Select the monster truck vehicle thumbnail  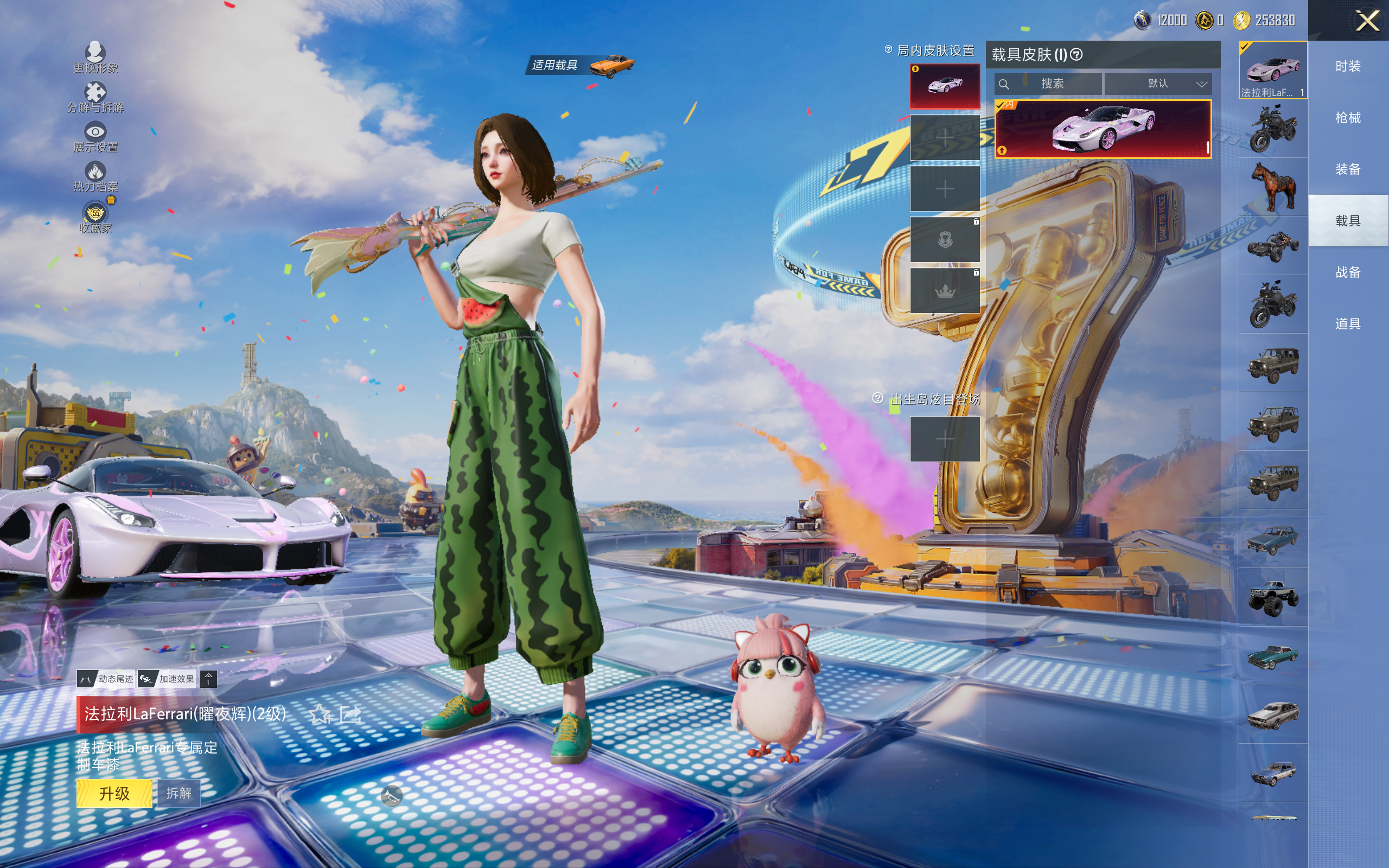coord(1273,598)
